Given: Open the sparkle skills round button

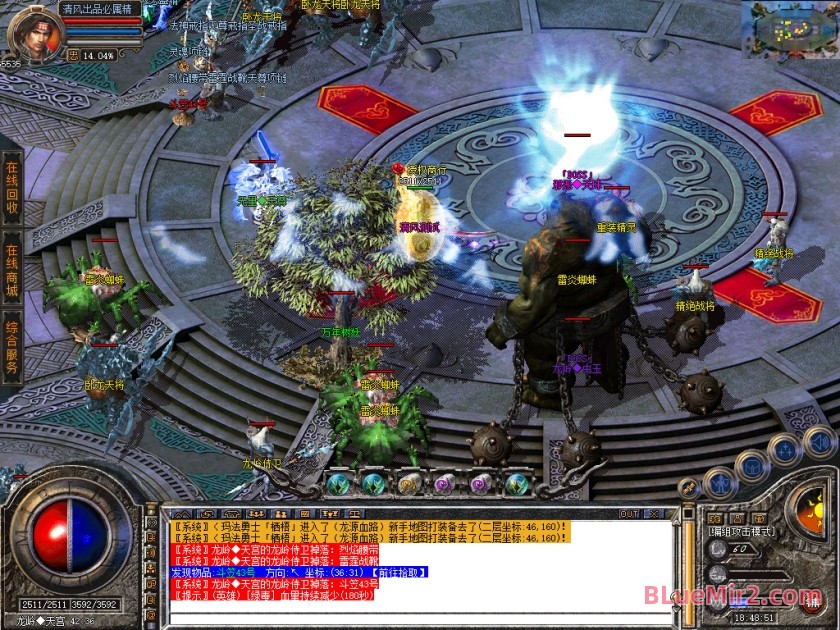Looking at the screenshot, I should (783, 450).
